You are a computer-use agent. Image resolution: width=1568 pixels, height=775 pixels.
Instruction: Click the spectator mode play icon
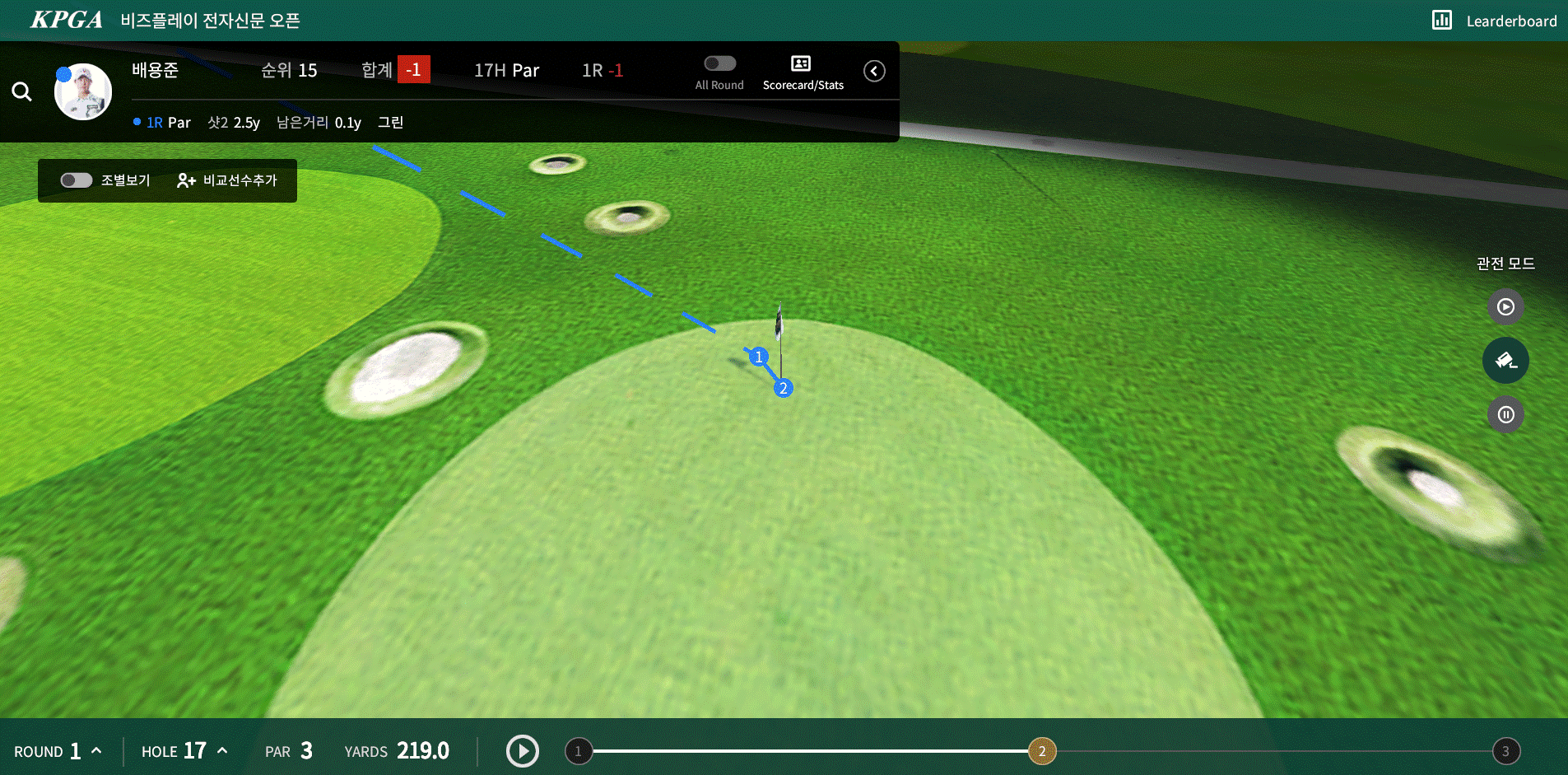point(1505,307)
